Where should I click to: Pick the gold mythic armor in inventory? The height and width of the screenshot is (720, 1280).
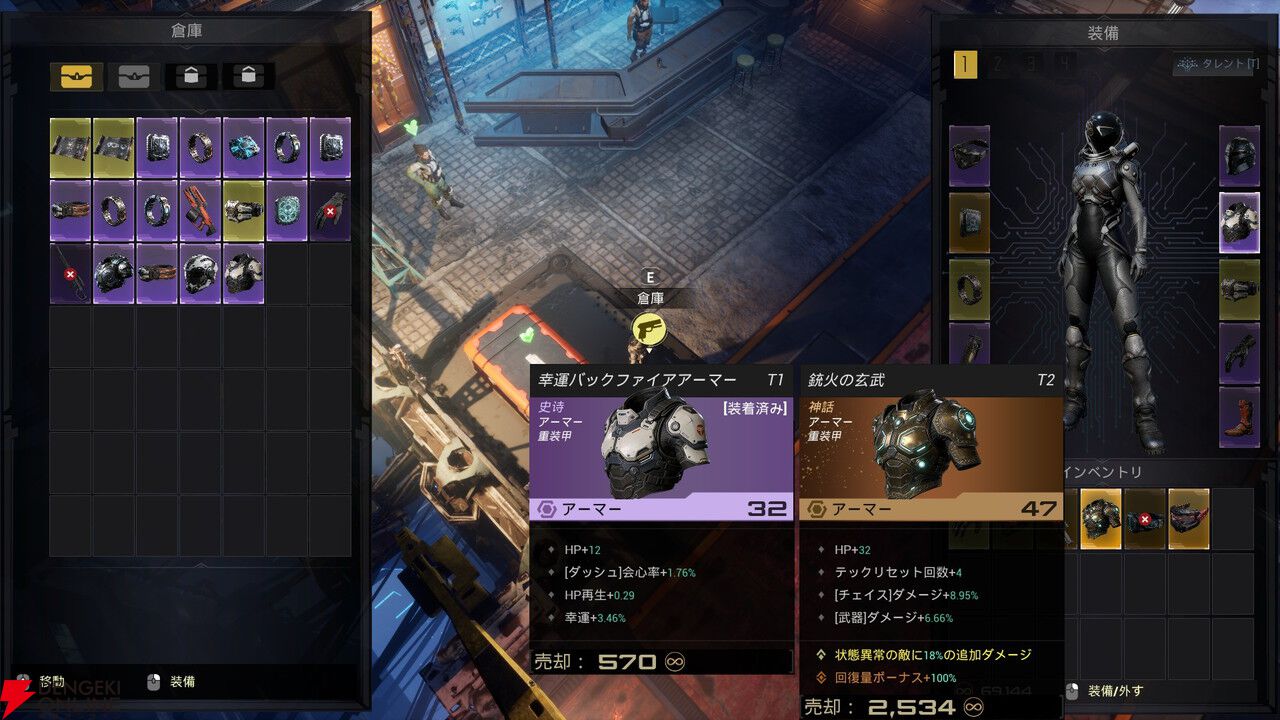pyautogui.click(x=1100, y=519)
